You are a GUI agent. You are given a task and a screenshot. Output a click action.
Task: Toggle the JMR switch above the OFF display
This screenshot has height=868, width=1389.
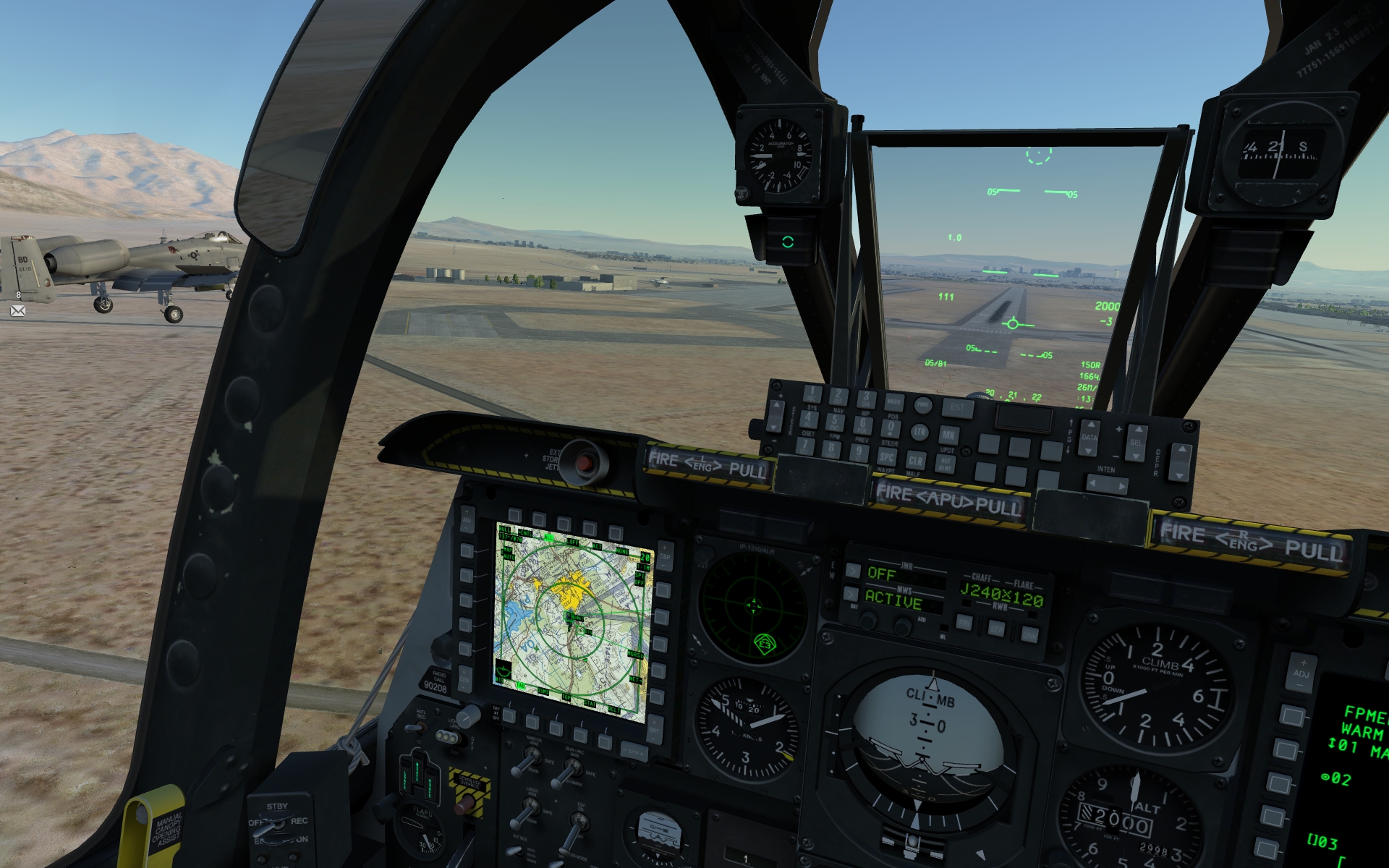[x=853, y=571]
